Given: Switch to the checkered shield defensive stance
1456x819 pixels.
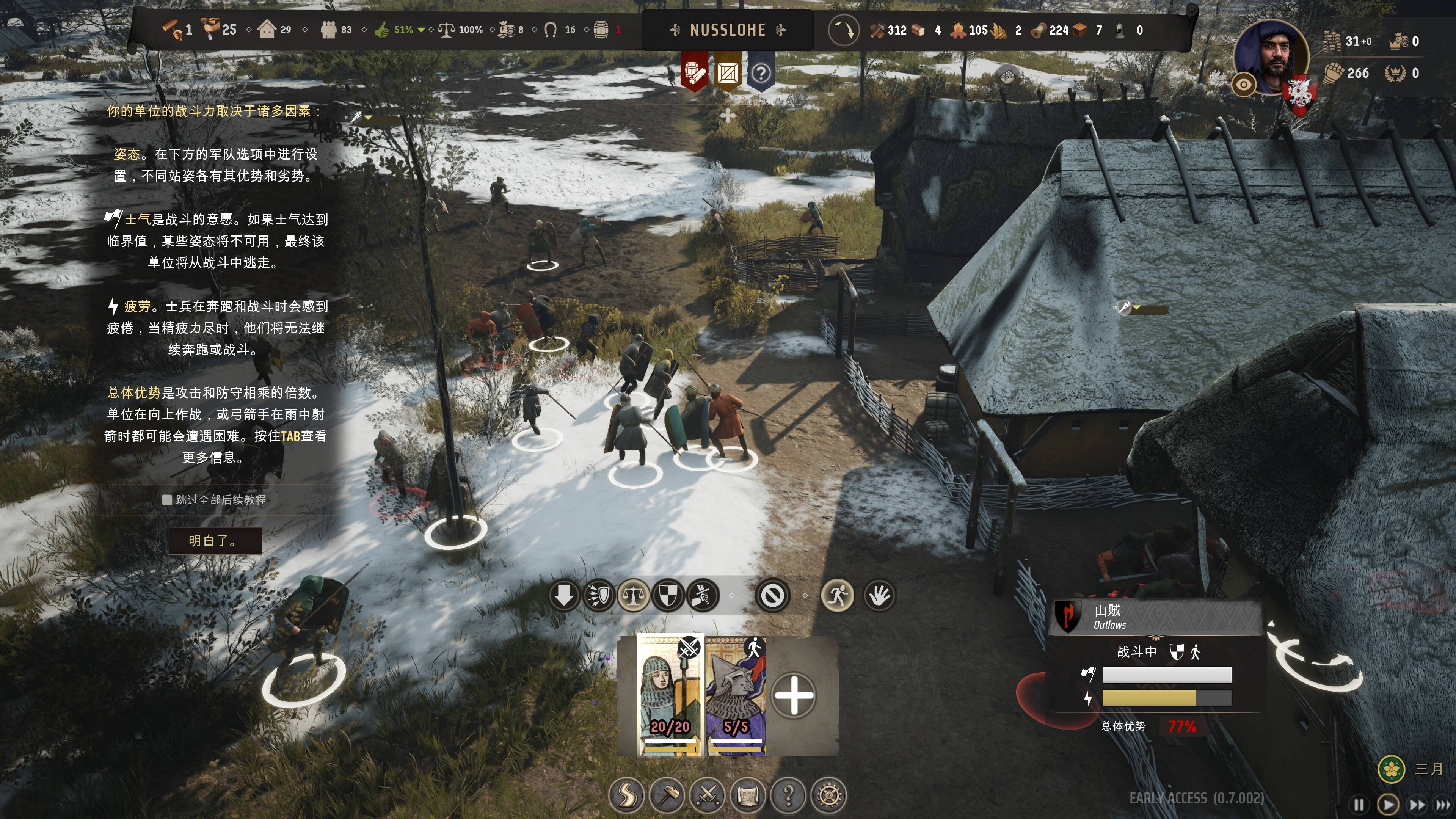Looking at the screenshot, I should click(x=668, y=595).
